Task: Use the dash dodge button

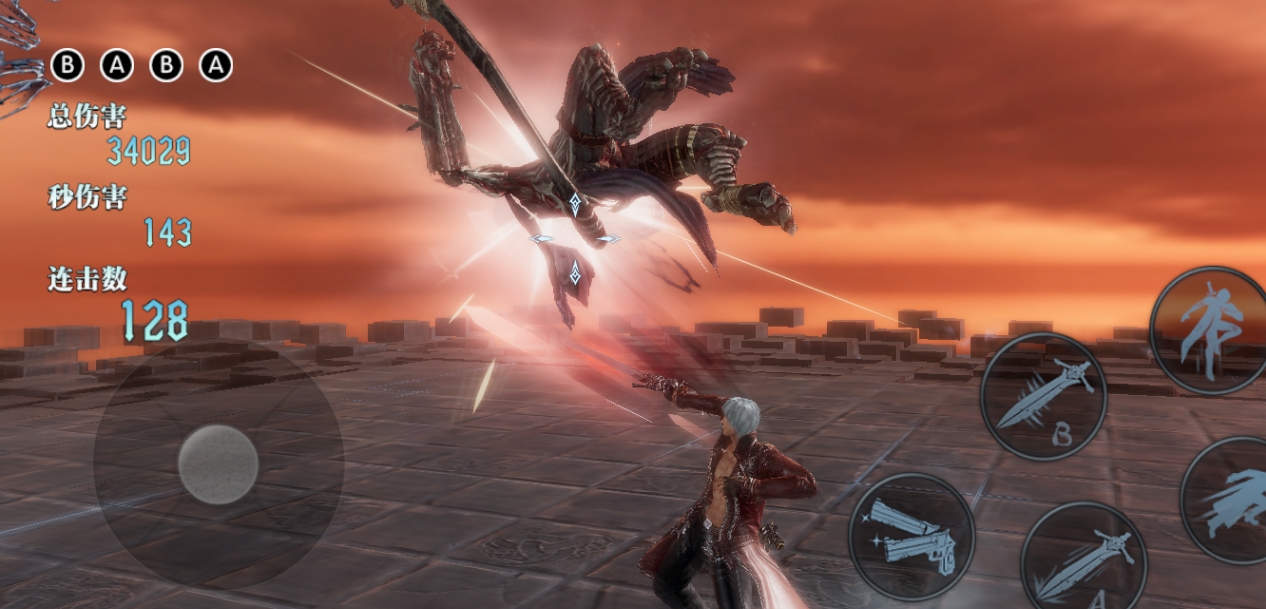Action: click(1230, 500)
